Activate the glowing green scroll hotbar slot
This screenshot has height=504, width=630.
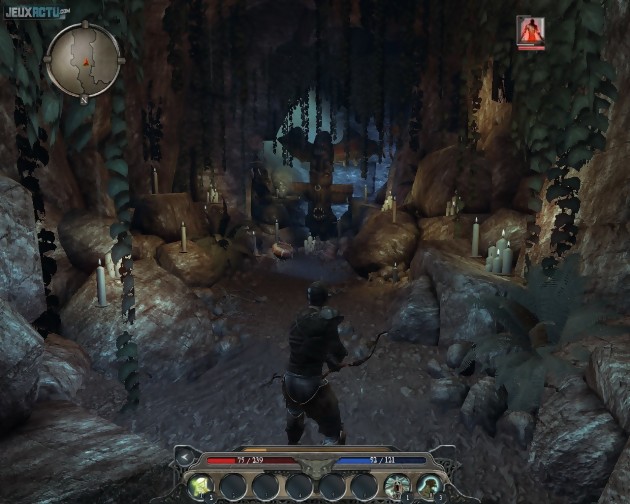tap(201, 487)
